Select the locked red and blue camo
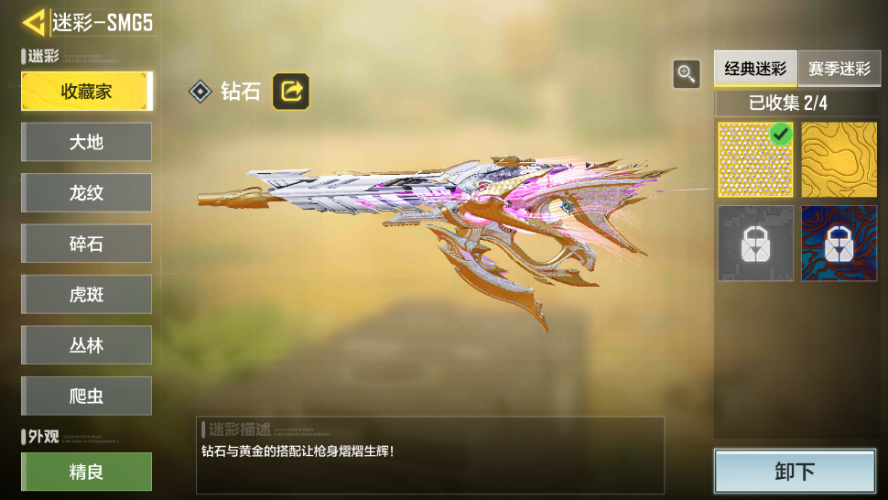 [838, 243]
